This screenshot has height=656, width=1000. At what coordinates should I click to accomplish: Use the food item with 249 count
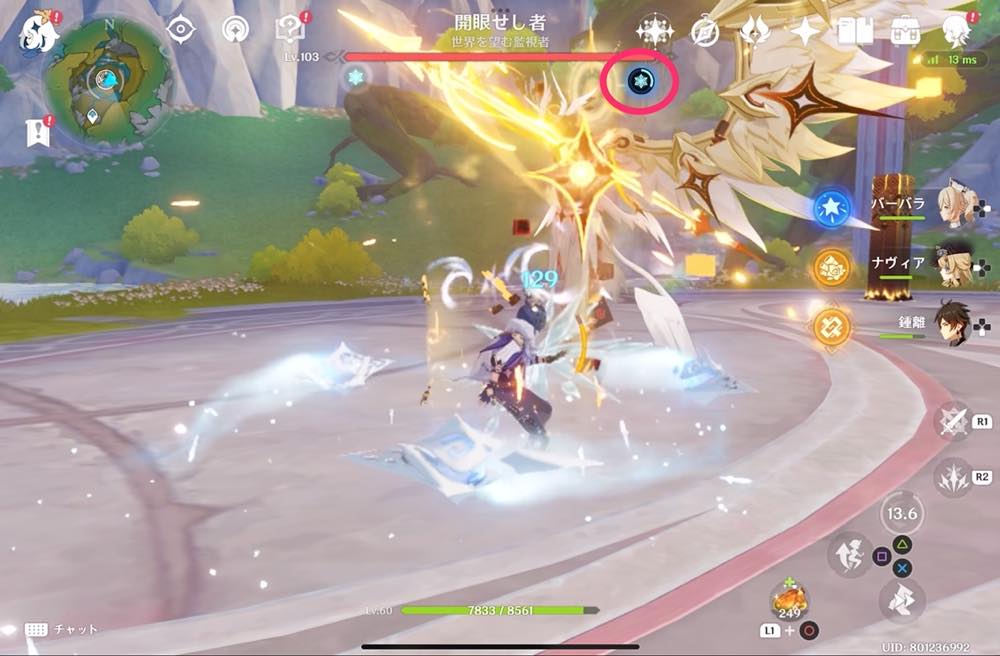pyautogui.click(x=790, y=599)
